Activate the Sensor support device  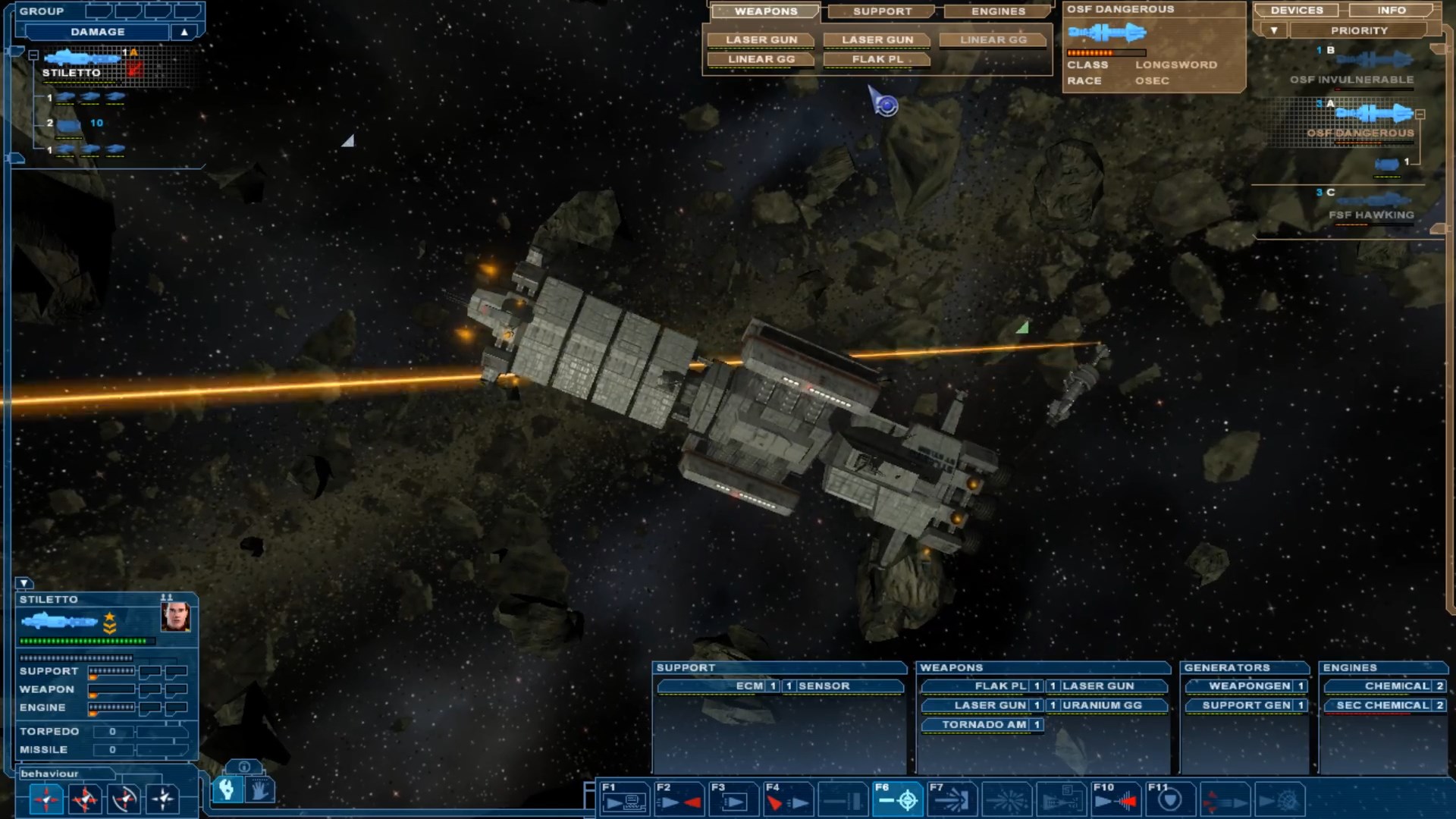coord(824,686)
